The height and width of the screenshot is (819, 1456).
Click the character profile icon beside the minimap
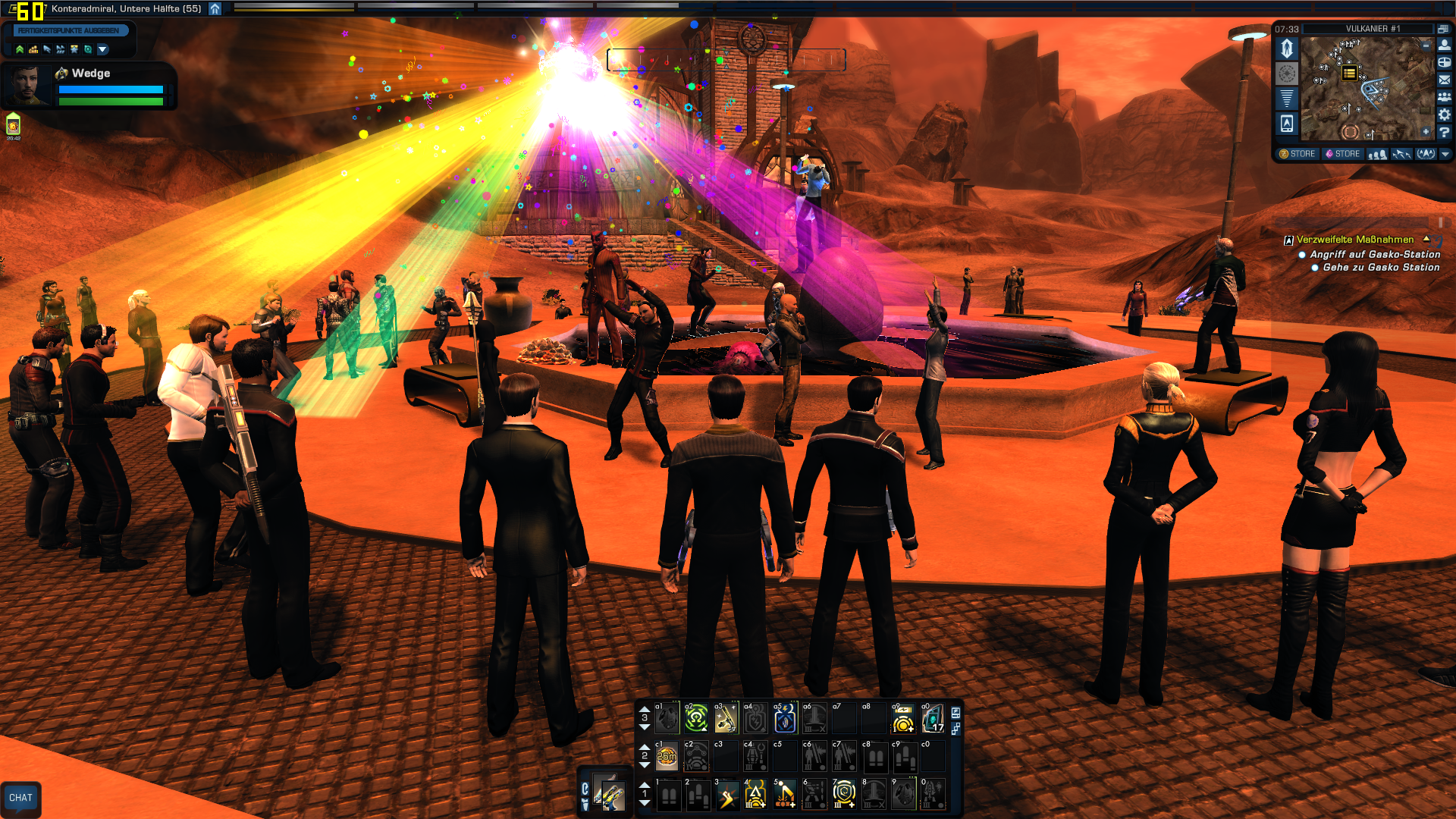point(1445,45)
